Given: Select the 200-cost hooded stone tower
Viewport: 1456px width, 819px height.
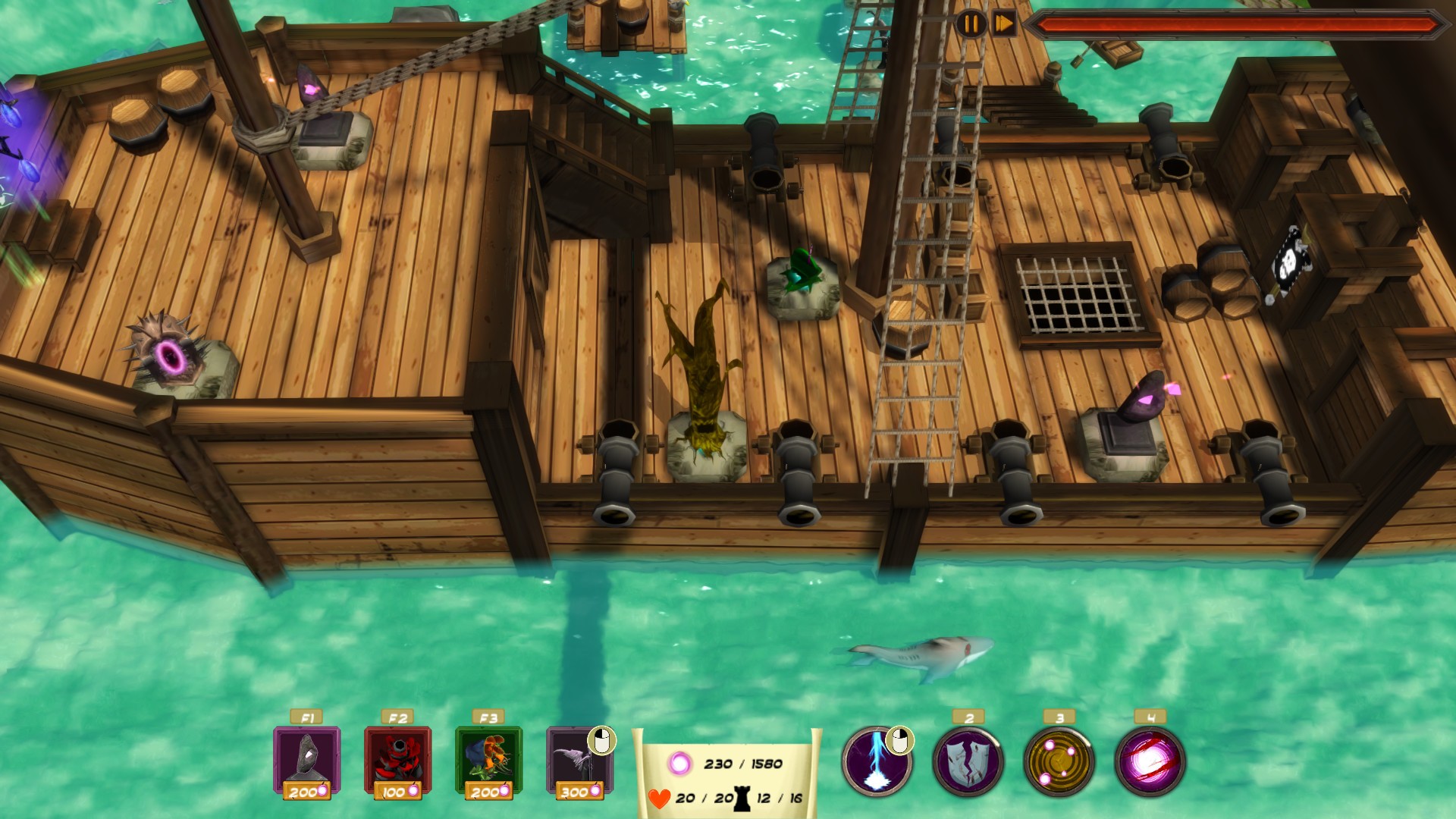Looking at the screenshot, I should (x=306, y=760).
